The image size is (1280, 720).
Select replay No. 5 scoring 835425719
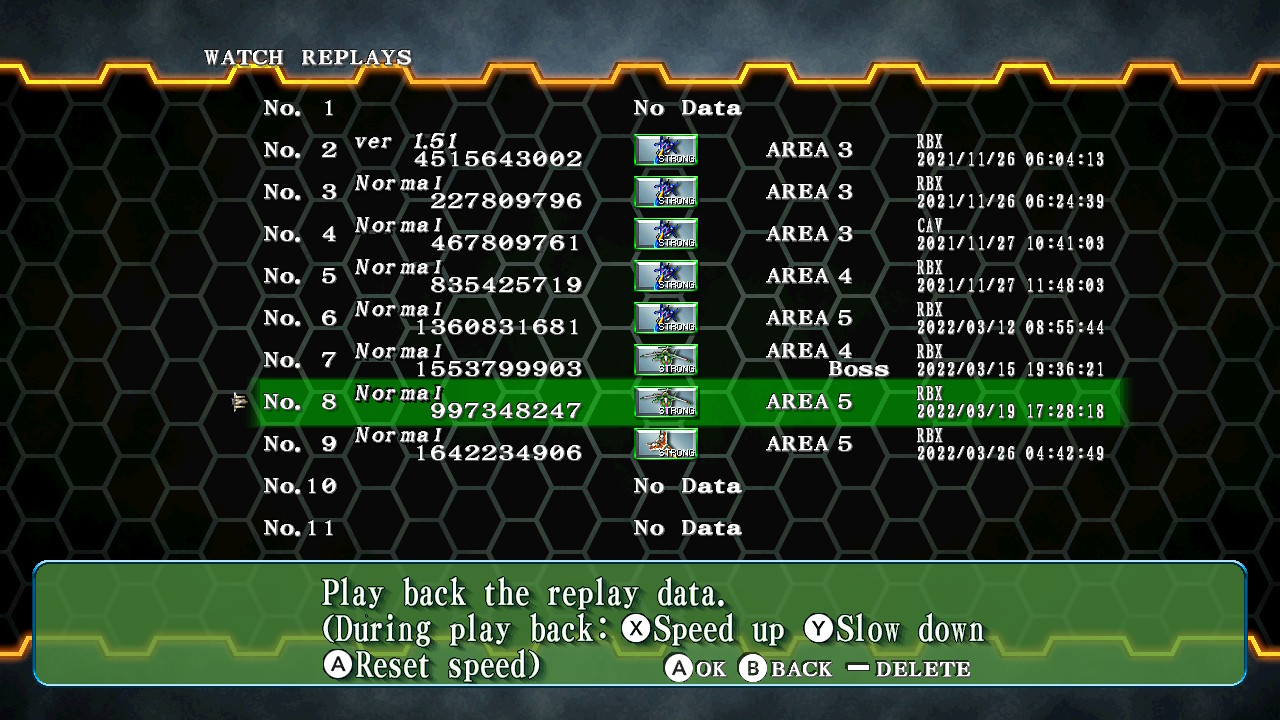point(690,276)
